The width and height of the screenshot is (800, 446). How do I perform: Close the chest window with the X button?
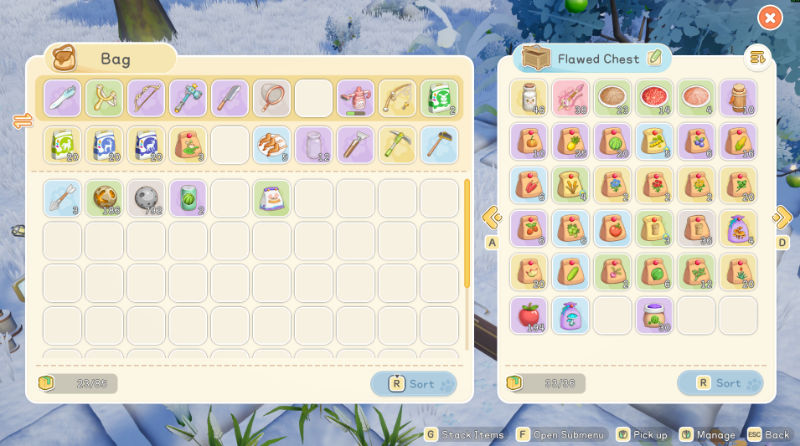click(769, 17)
